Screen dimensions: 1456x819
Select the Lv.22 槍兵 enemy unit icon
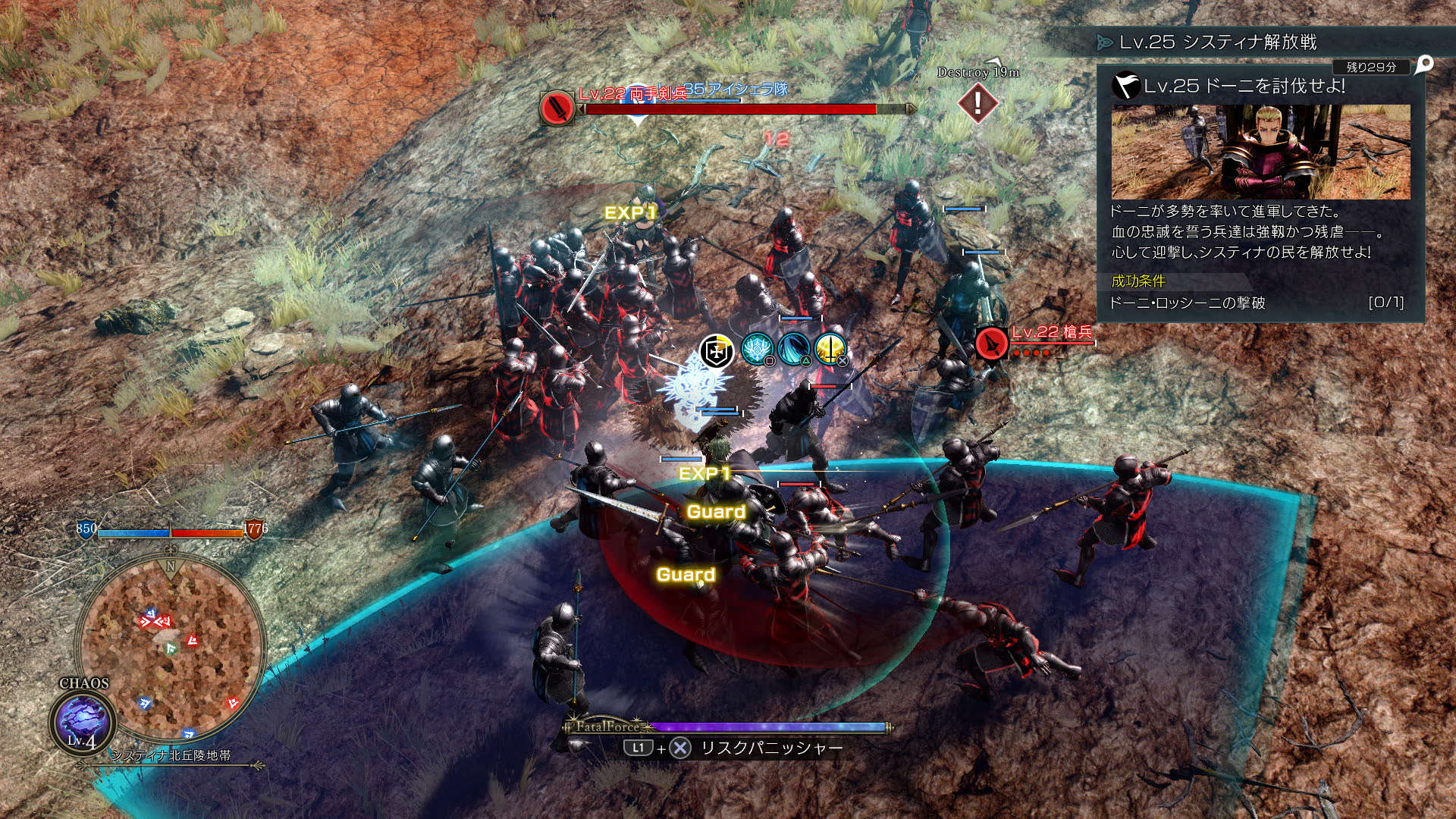[991, 343]
